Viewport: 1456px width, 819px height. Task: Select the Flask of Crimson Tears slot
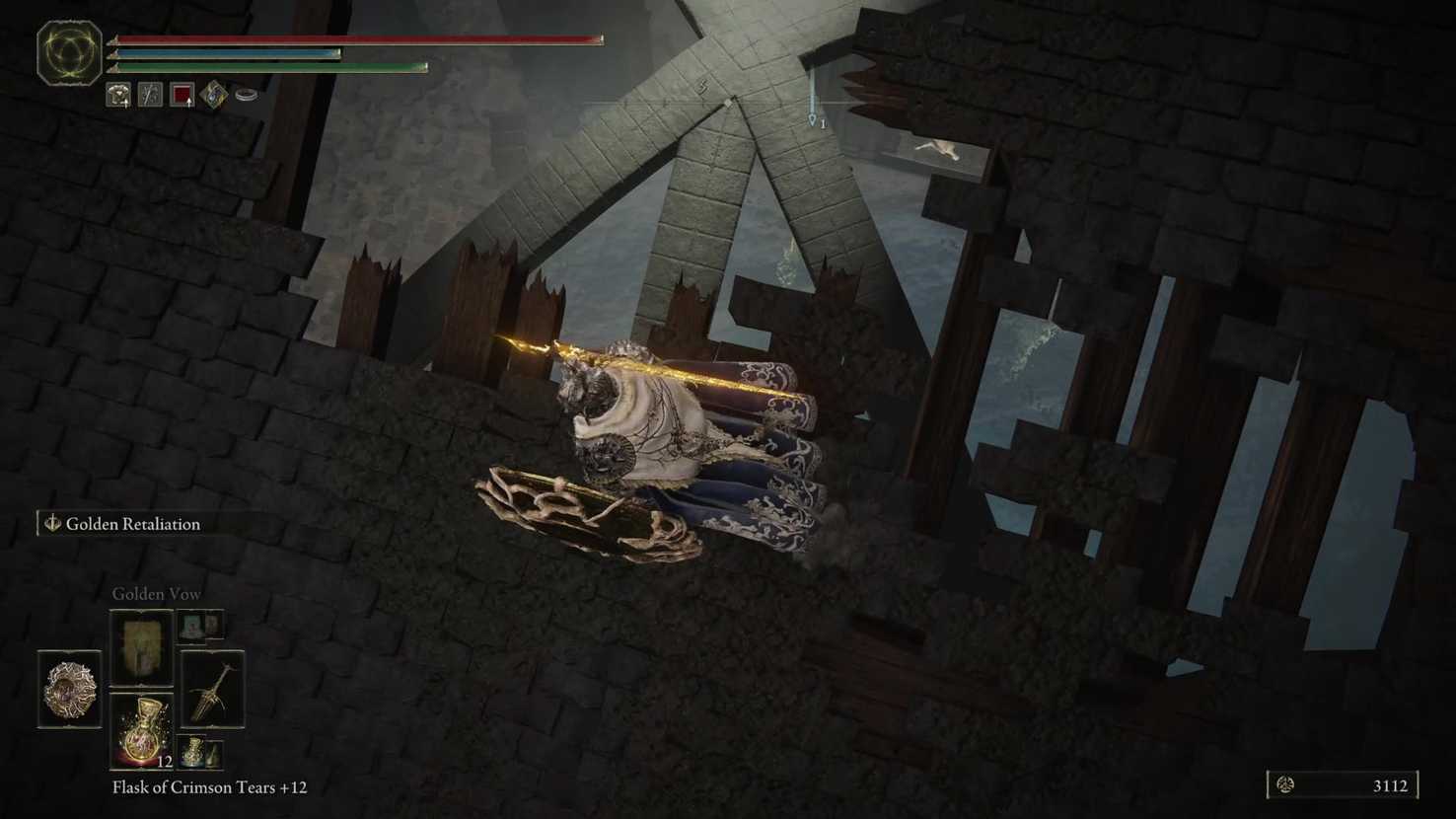tap(141, 730)
